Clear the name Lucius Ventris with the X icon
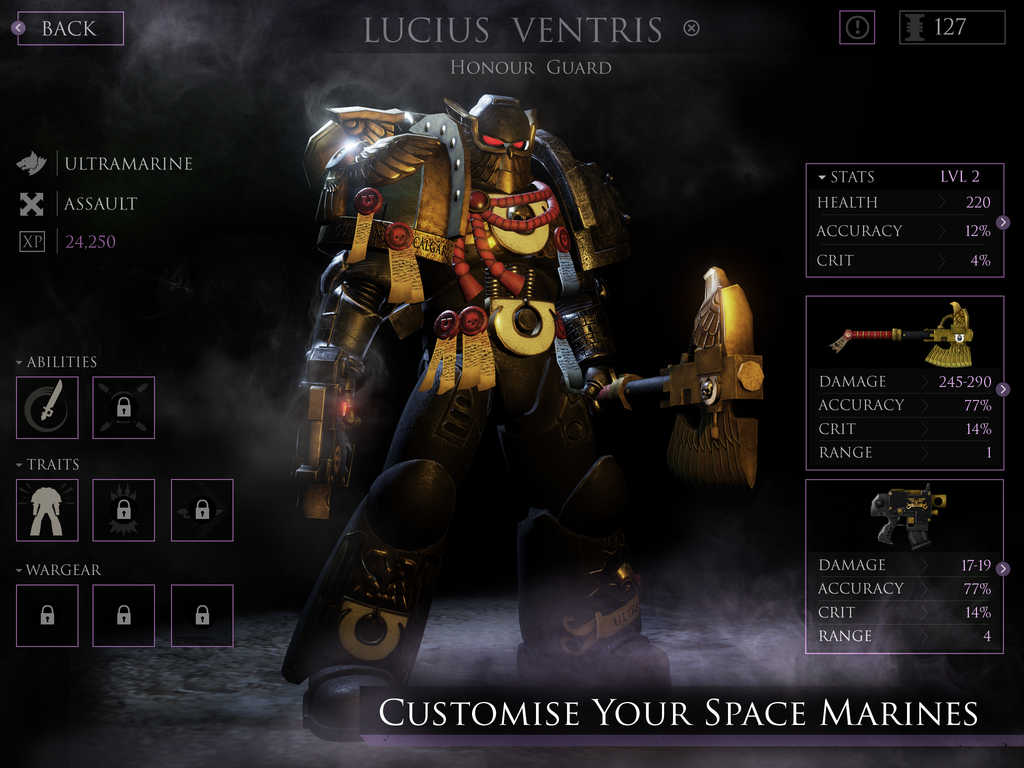 pyautogui.click(x=691, y=28)
